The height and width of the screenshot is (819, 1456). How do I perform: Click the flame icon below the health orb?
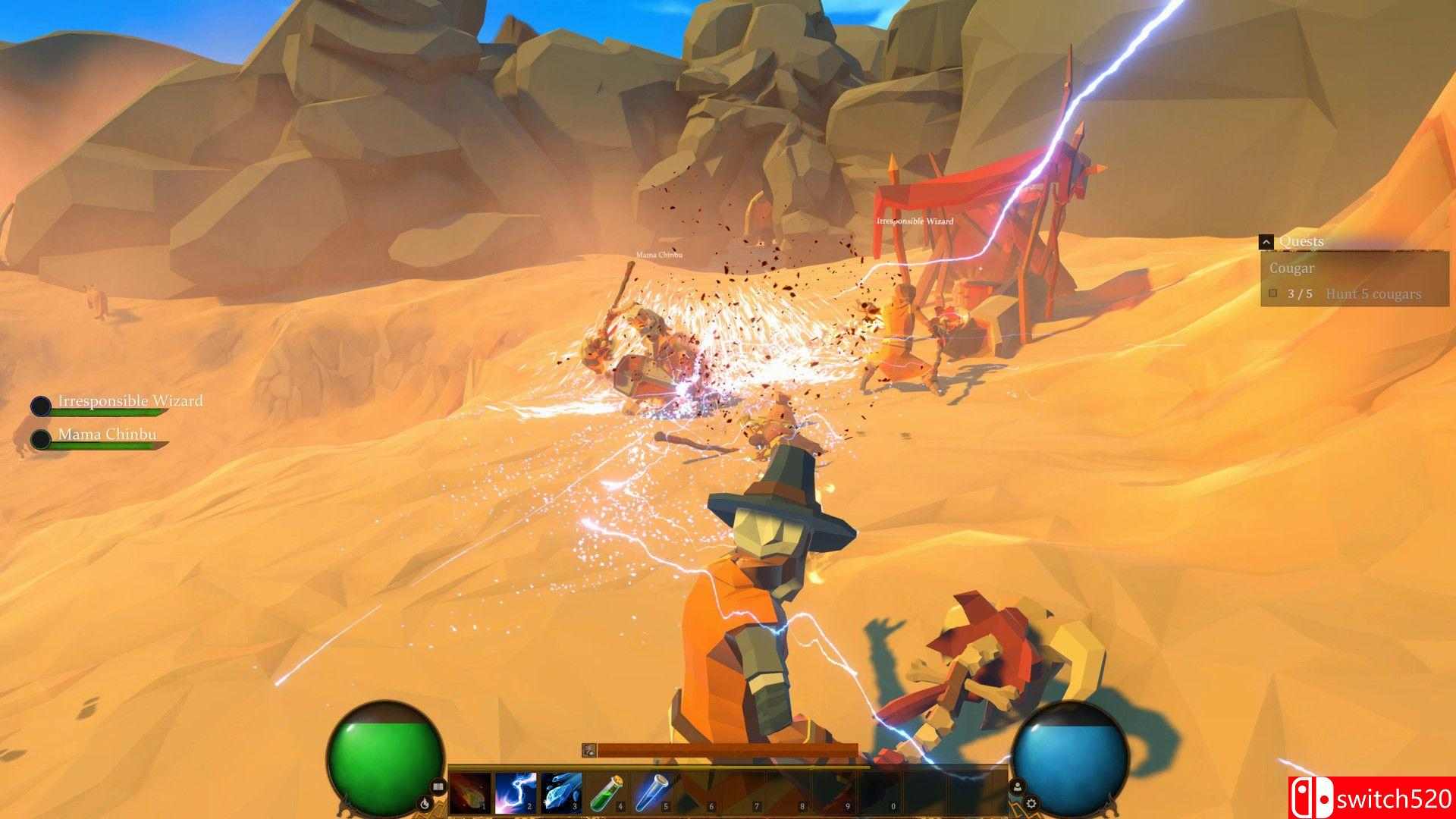coord(425,802)
